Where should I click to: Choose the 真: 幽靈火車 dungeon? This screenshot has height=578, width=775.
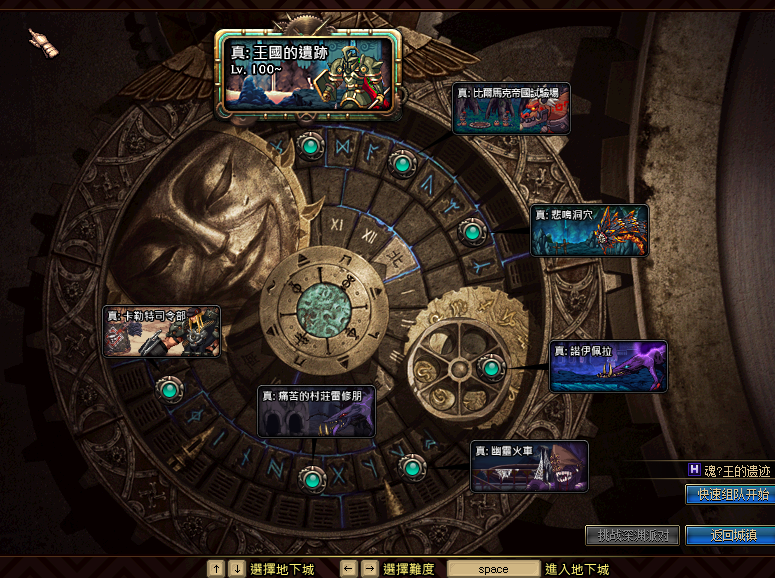(529, 466)
